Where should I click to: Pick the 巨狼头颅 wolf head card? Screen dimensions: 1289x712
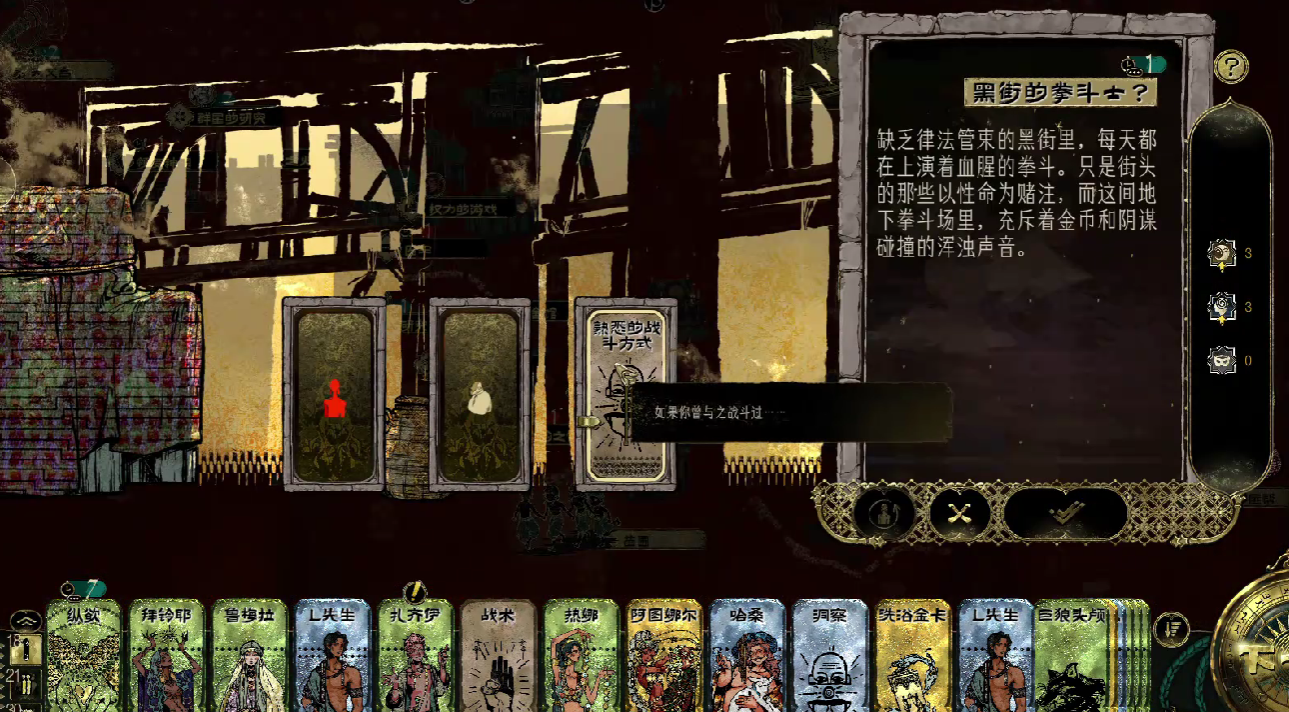tap(1072, 656)
